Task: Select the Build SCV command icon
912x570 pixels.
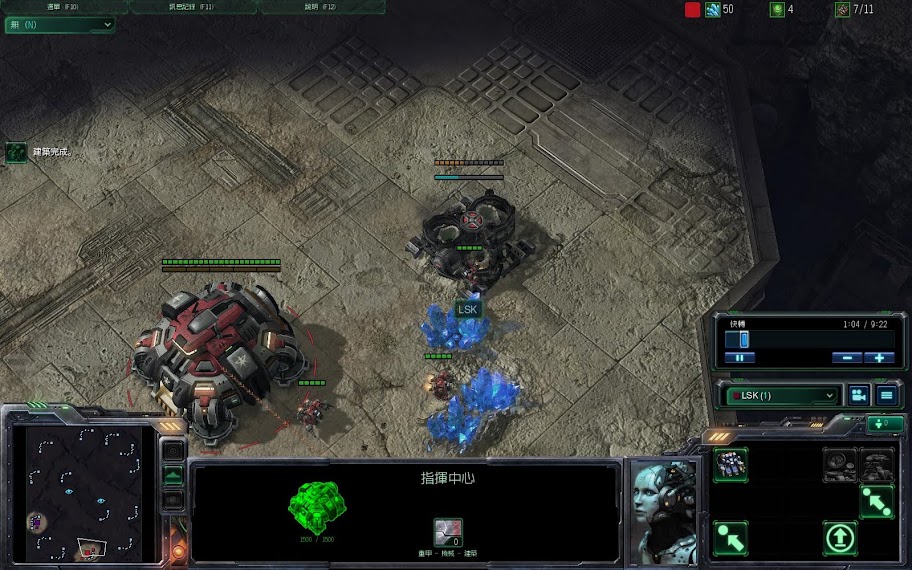Action: (x=731, y=465)
